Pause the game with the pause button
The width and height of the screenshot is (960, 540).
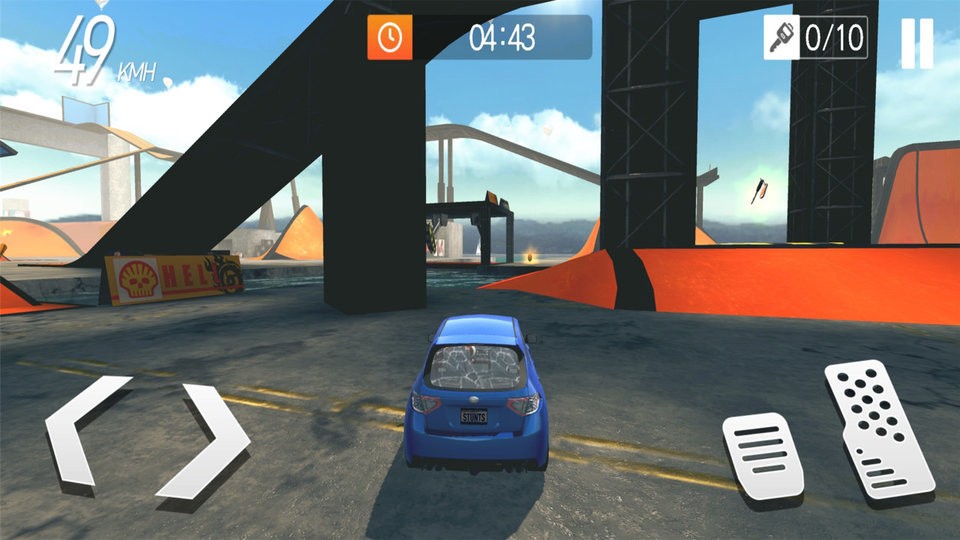[916, 44]
